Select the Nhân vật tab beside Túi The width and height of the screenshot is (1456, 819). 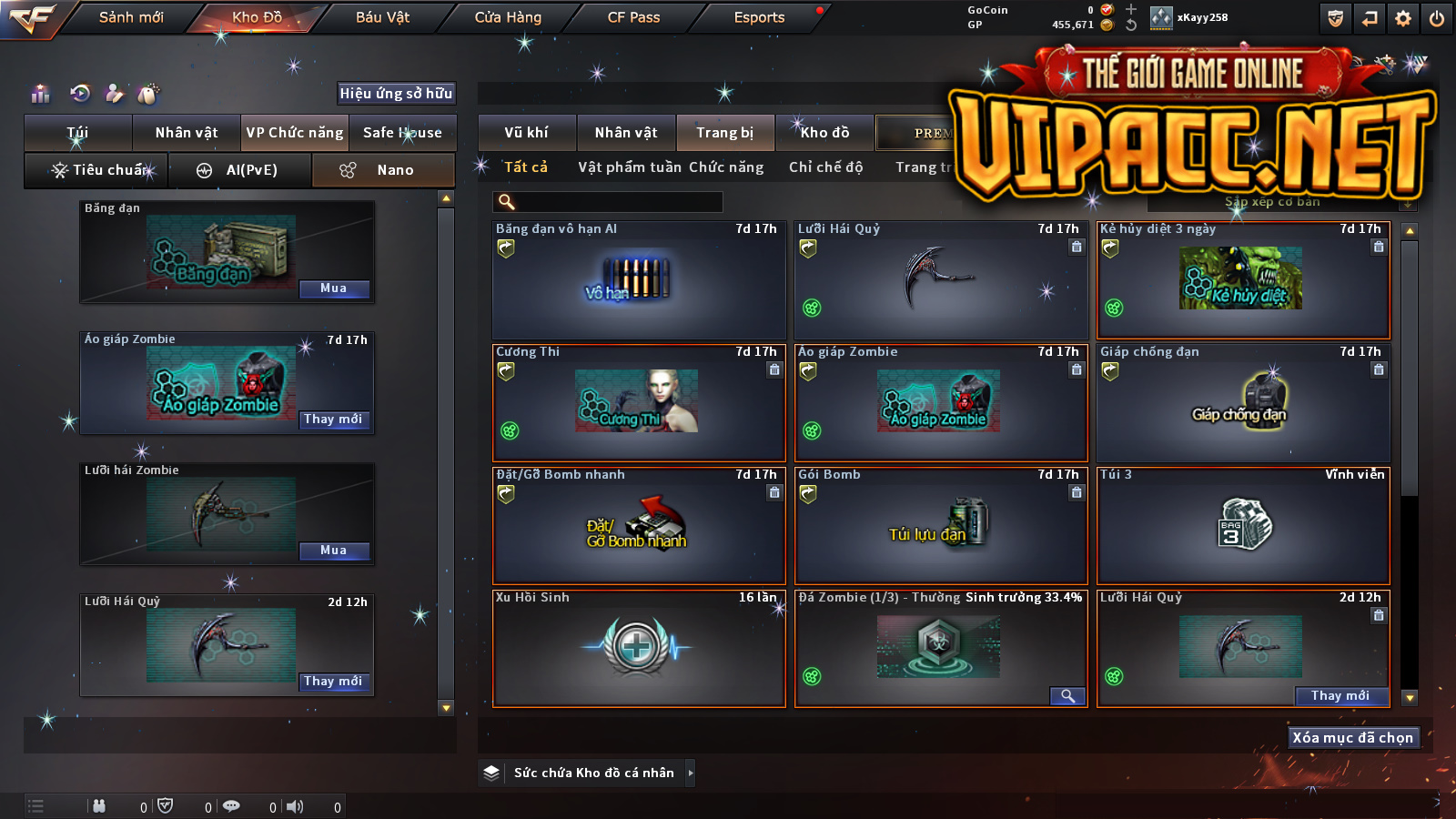pos(187,133)
